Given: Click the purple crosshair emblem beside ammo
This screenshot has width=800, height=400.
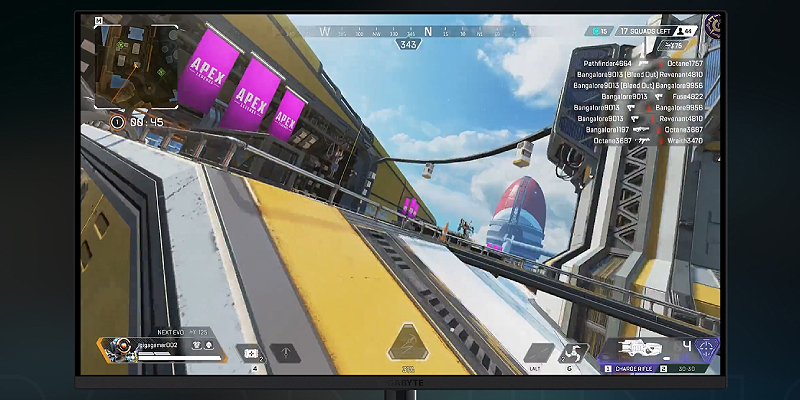Looking at the screenshot, I should coord(707,349).
